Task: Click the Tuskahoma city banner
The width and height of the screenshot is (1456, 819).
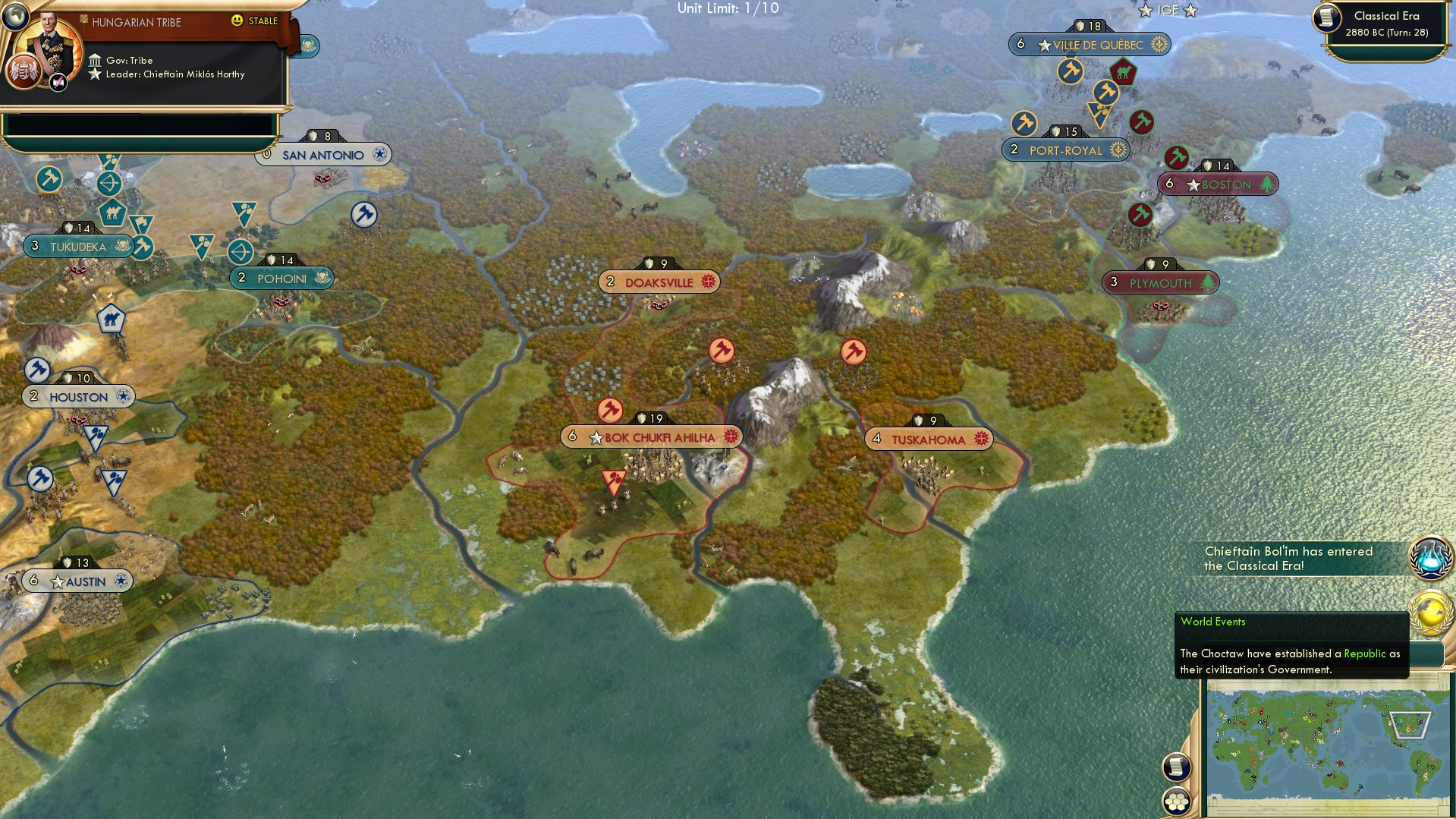Action: coord(929,439)
